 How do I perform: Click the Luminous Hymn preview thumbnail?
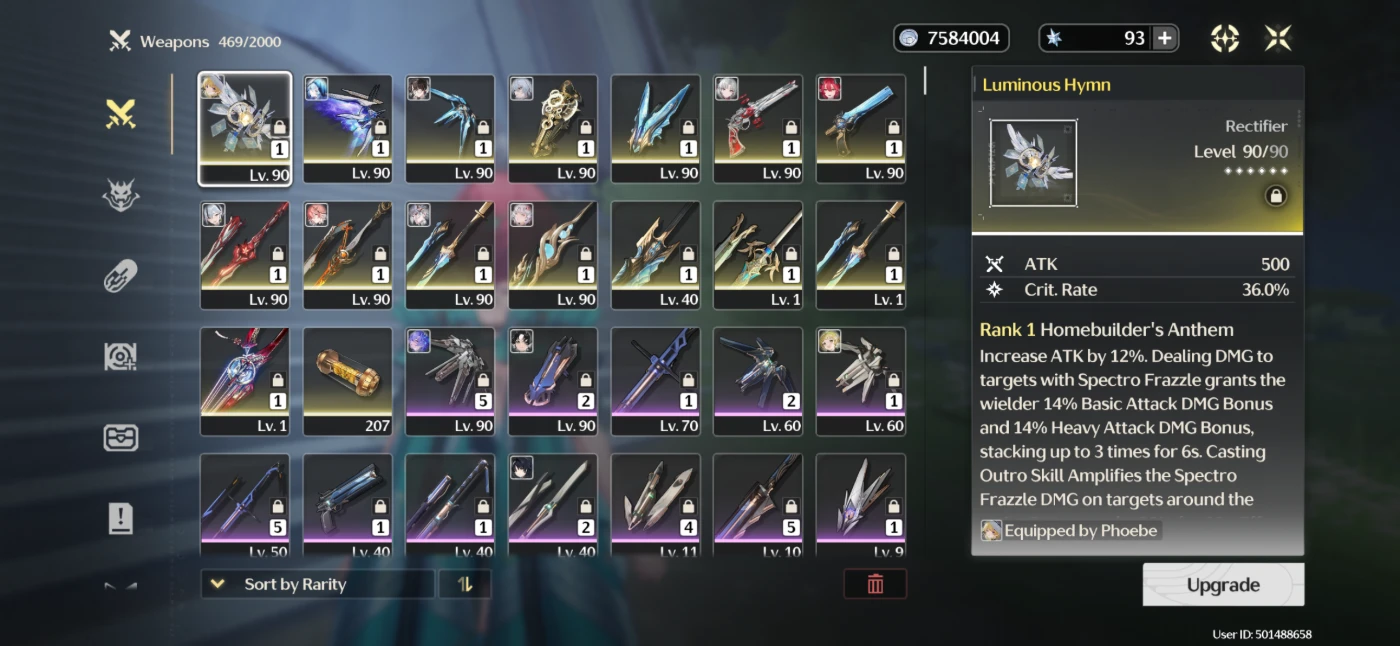pyautogui.click(x=1033, y=164)
